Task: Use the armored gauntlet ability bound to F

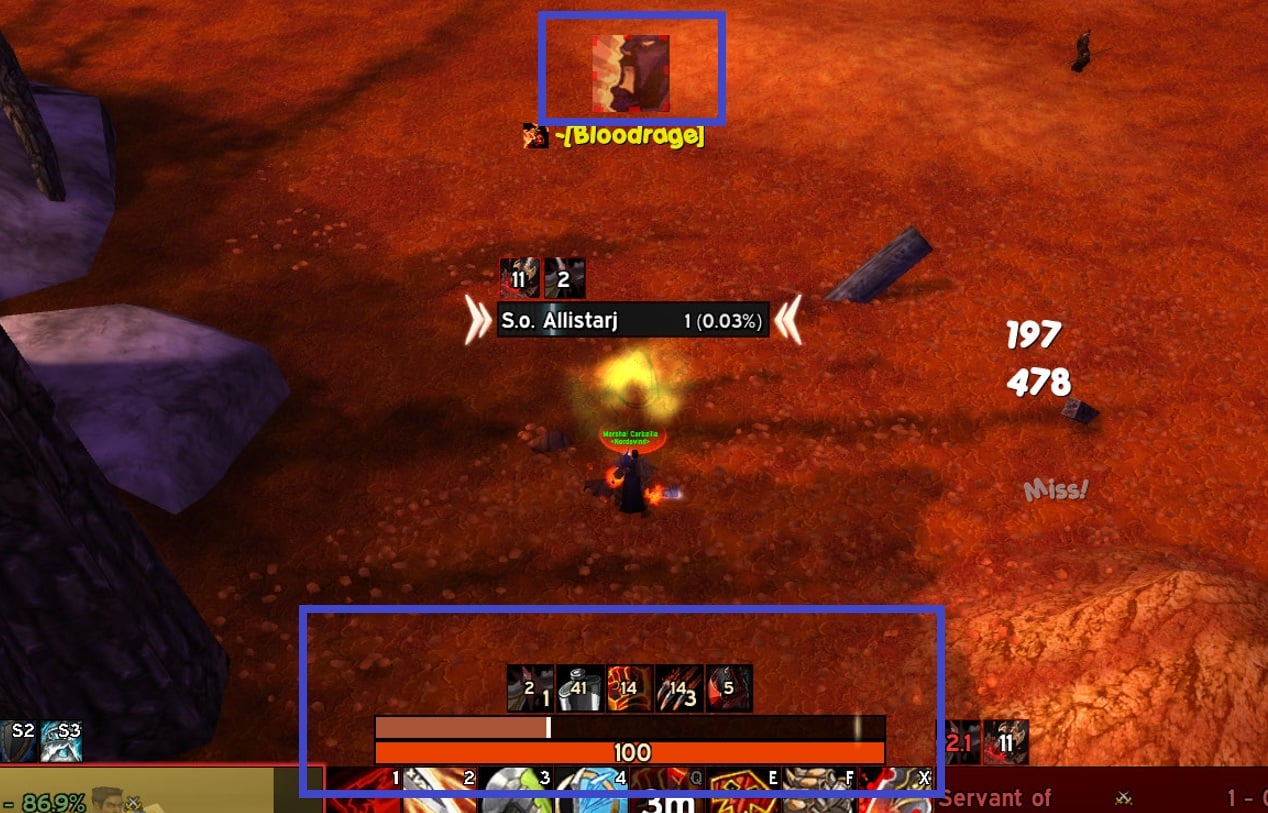Action: click(x=819, y=792)
